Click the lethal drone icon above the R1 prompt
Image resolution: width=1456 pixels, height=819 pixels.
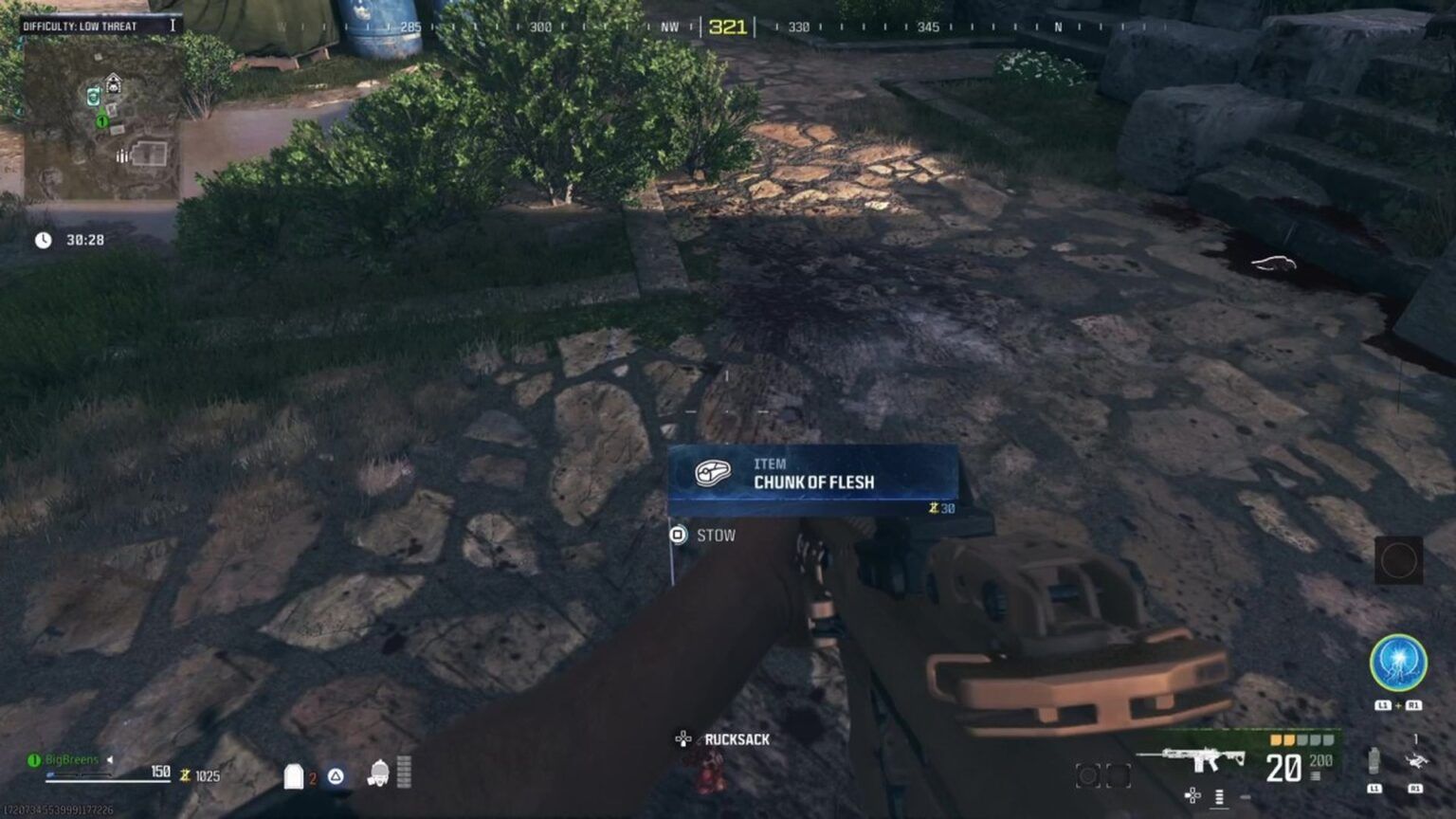(x=1418, y=759)
